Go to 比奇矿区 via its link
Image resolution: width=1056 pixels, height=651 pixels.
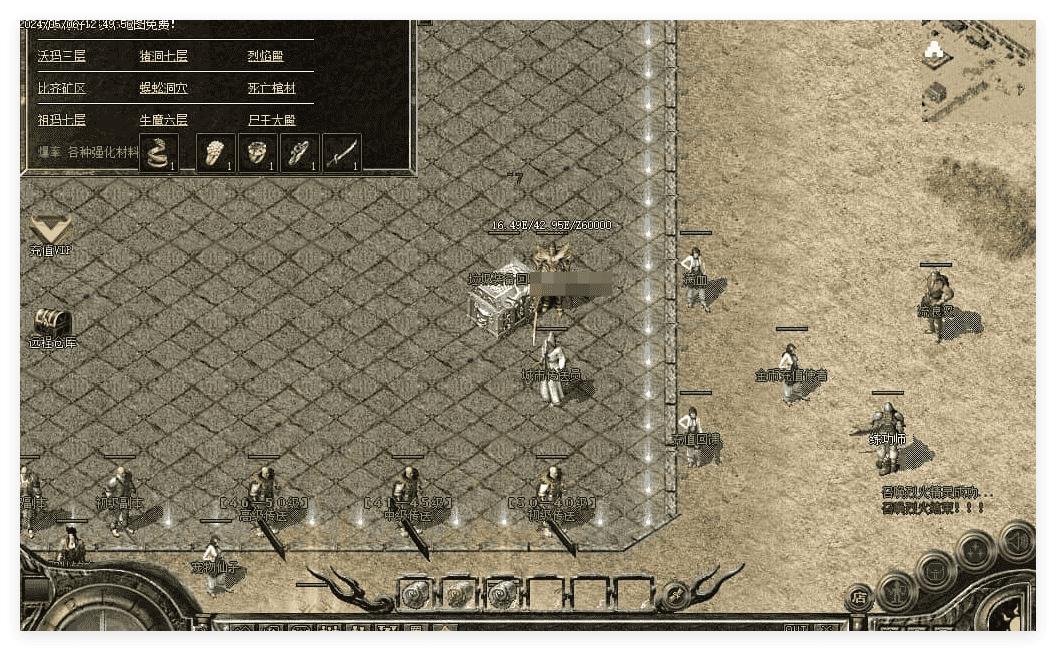click(x=62, y=88)
